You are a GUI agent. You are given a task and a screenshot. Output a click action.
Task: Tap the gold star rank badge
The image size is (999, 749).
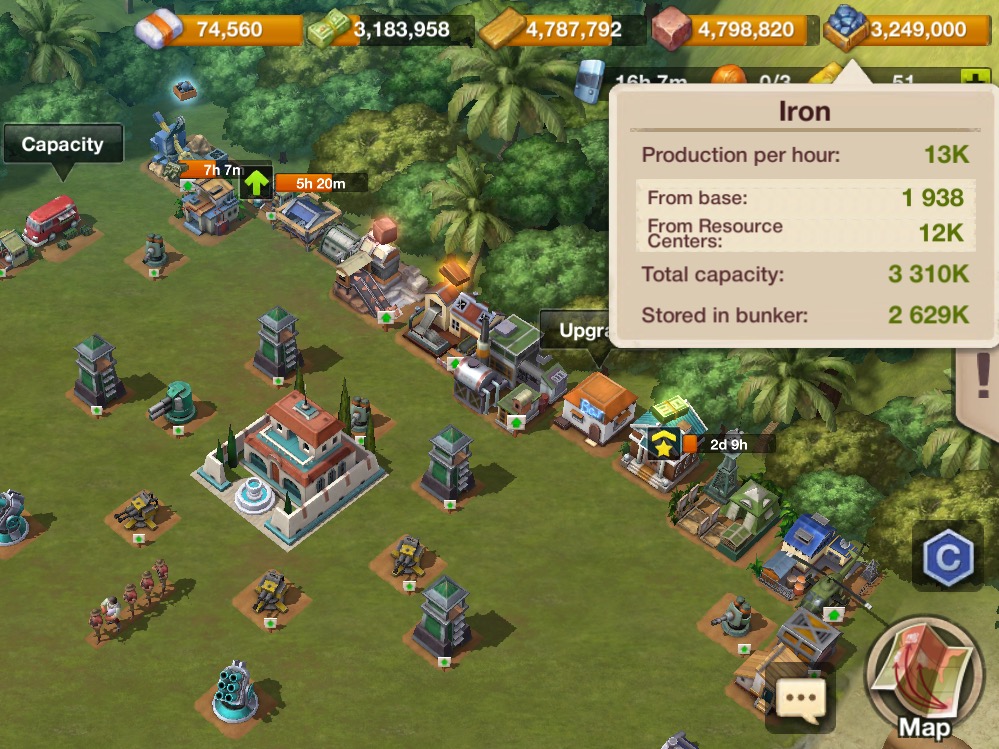click(663, 446)
